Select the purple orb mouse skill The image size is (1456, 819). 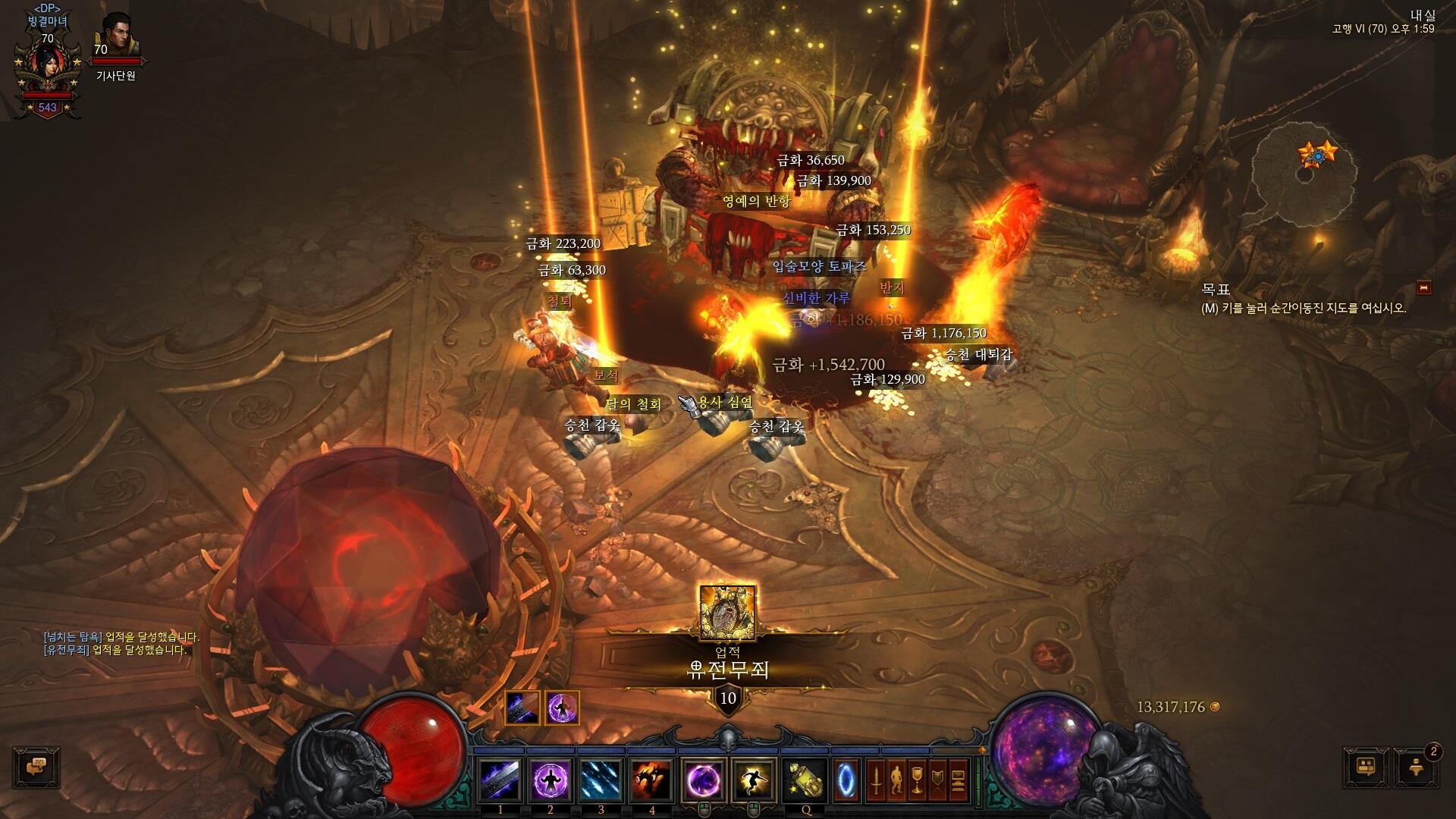pos(704,780)
